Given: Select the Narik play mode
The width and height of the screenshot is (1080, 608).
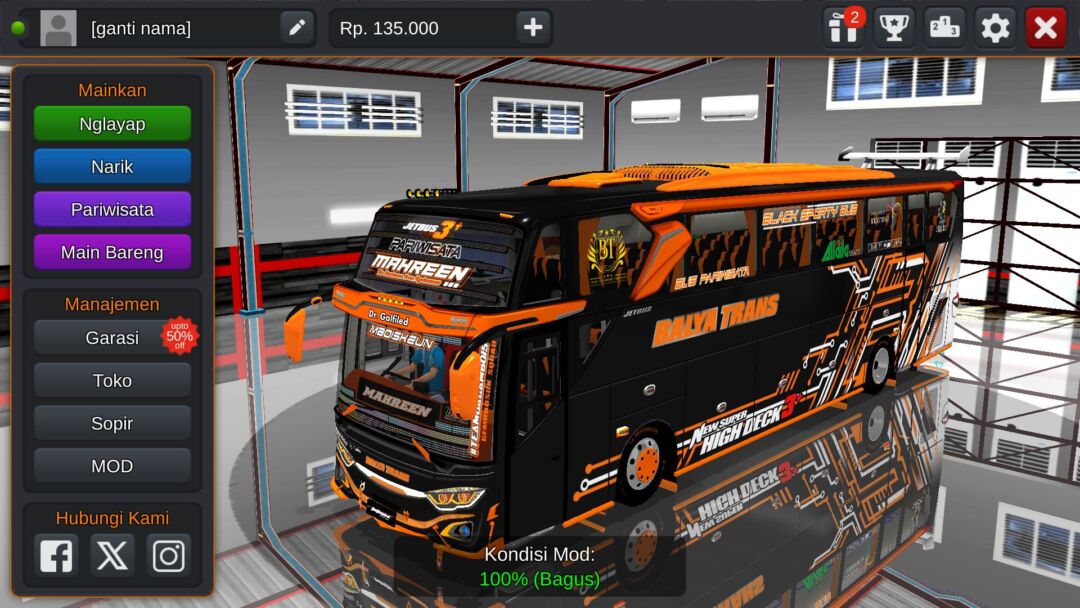Looking at the screenshot, I should click(x=112, y=167).
